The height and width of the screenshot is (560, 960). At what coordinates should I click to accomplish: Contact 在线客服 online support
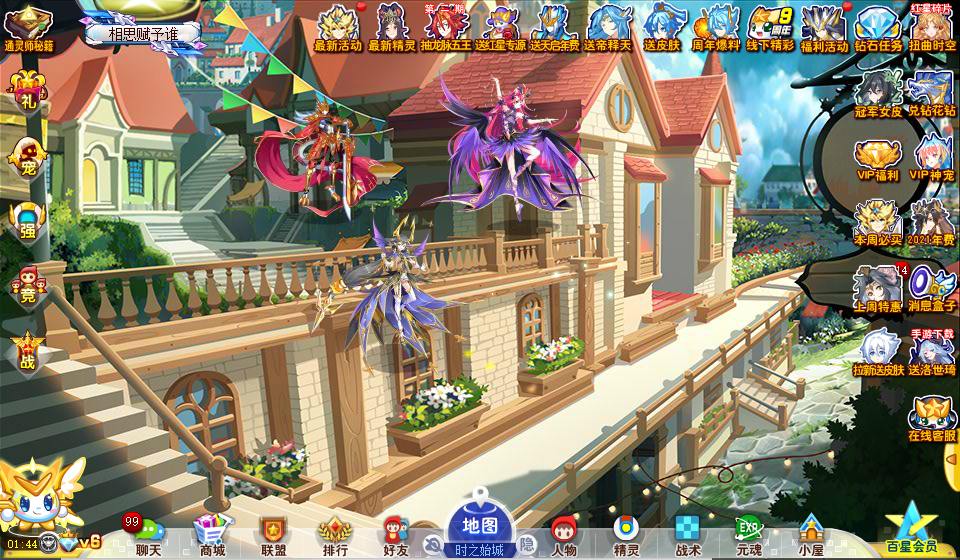pos(932,420)
